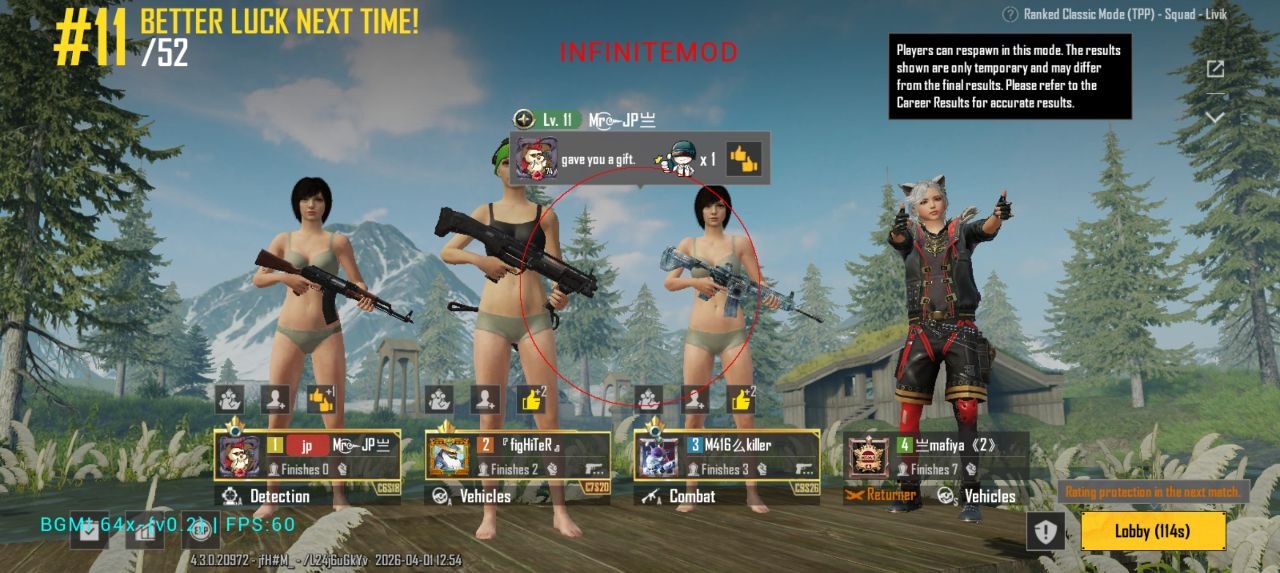Add M416 killer as a friend
This screenshot has width=1280, height=573.
point(695,399)
